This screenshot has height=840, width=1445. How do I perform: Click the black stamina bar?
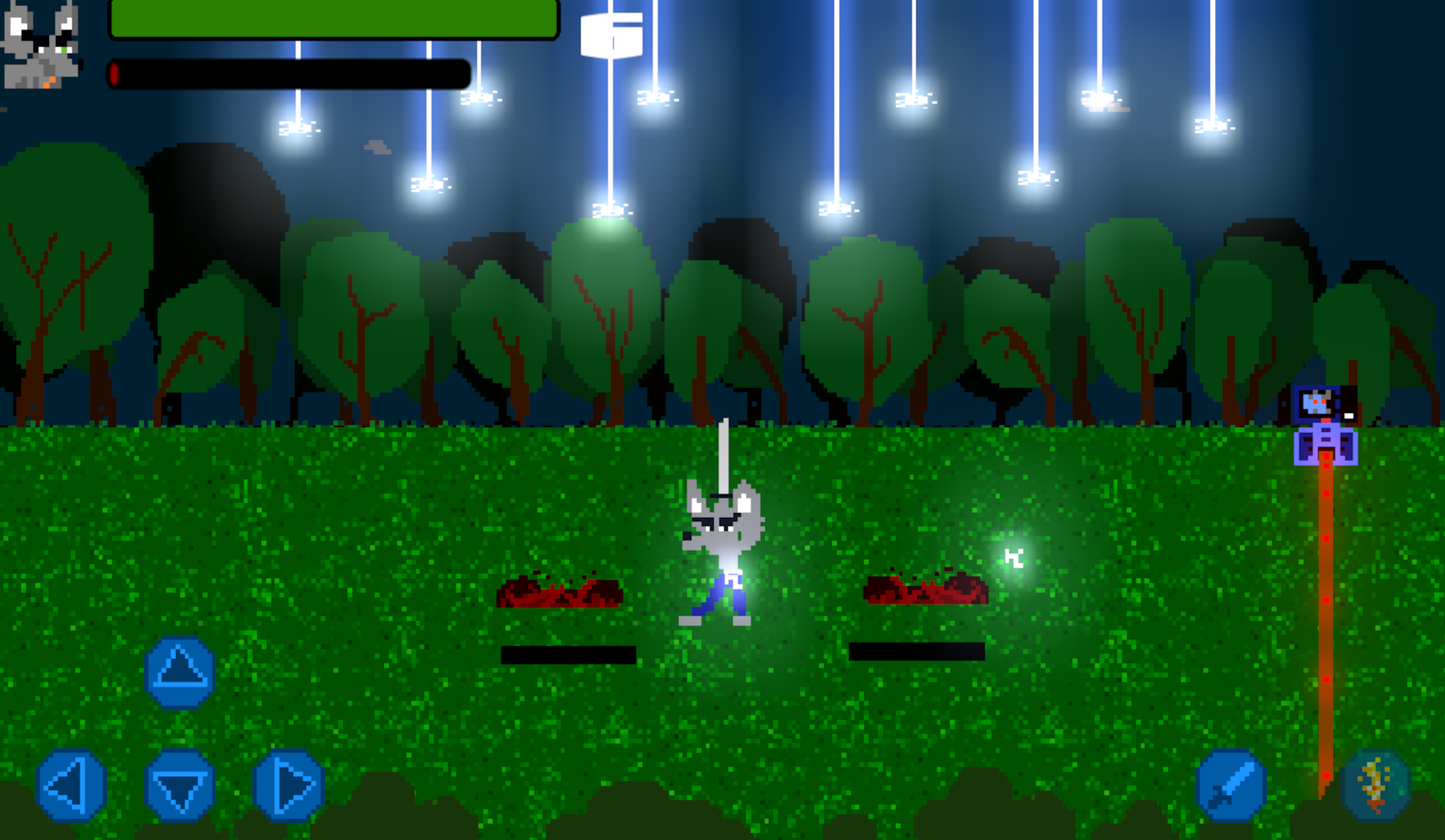[288, 74]
